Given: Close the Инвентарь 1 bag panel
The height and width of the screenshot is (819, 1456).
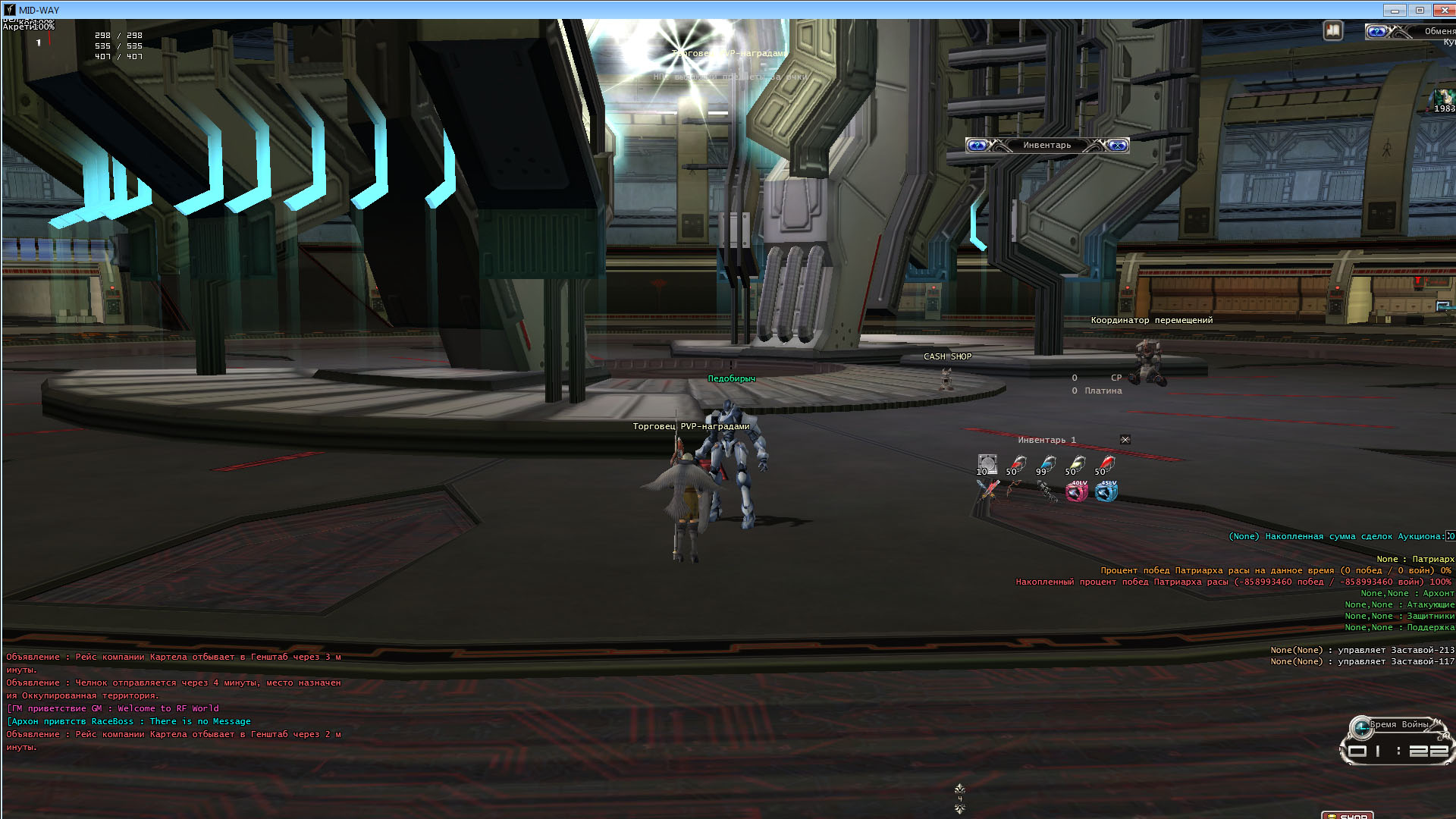Looking at the screenshot, I should 1125,440.
